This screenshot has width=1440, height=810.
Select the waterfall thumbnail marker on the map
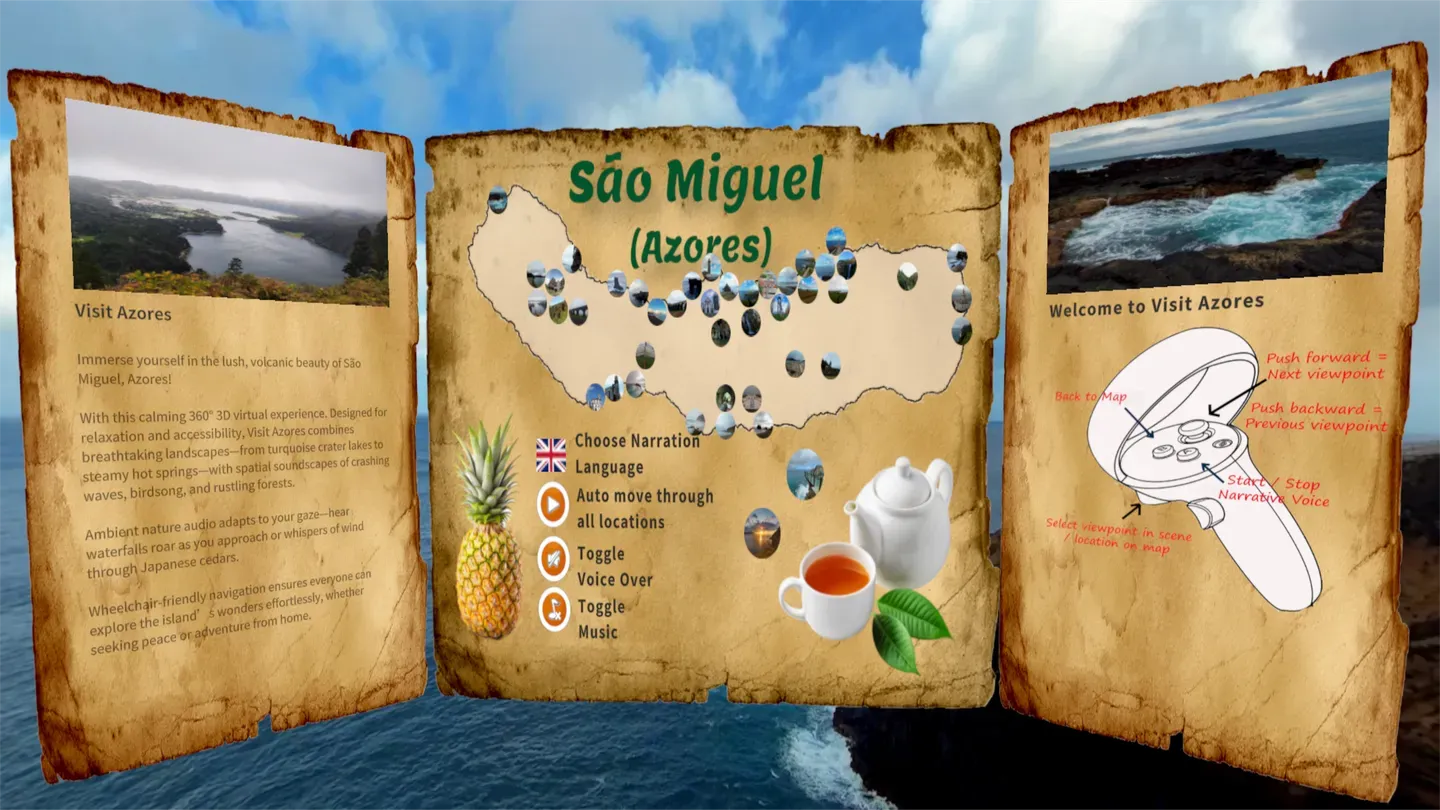(751, 324)
